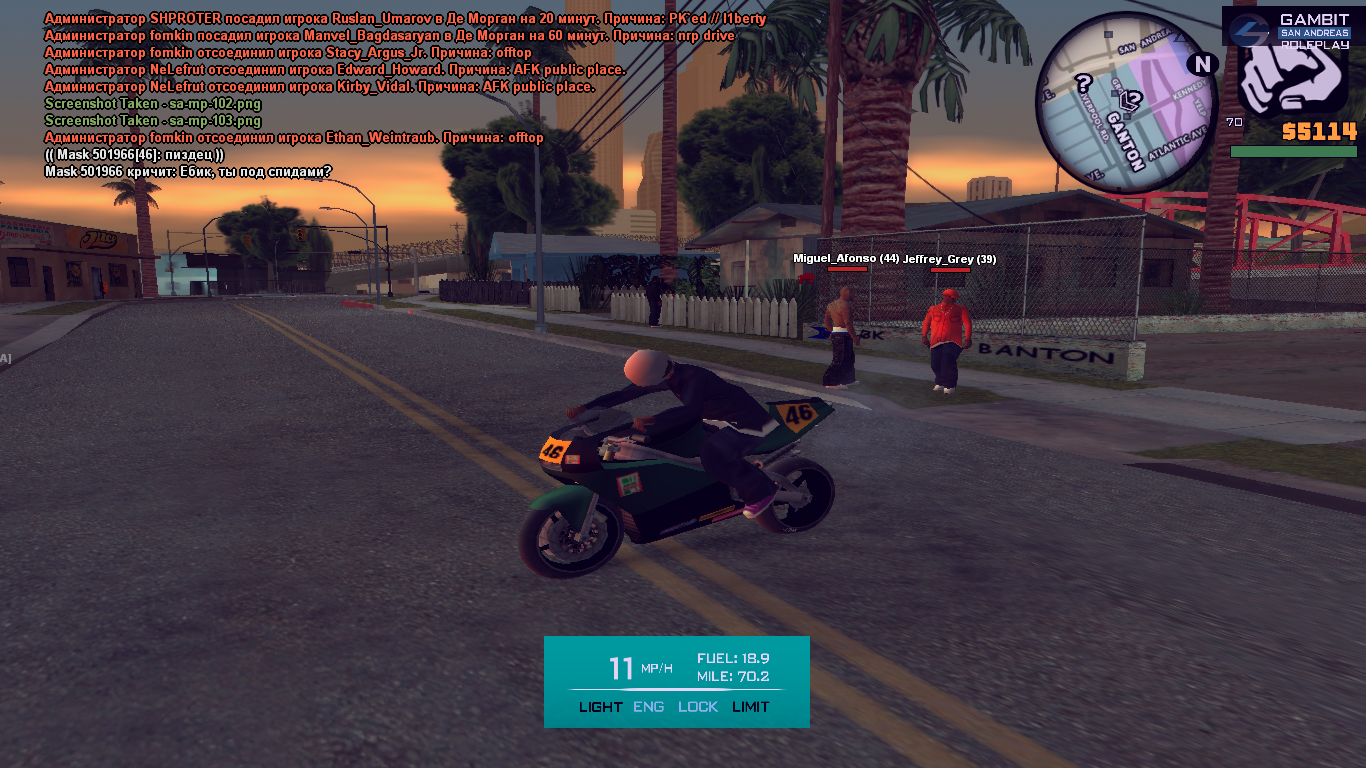Toggle the LIGHT indicator on speedometer
Screen dimensions: 1366x768
(600, 707)
